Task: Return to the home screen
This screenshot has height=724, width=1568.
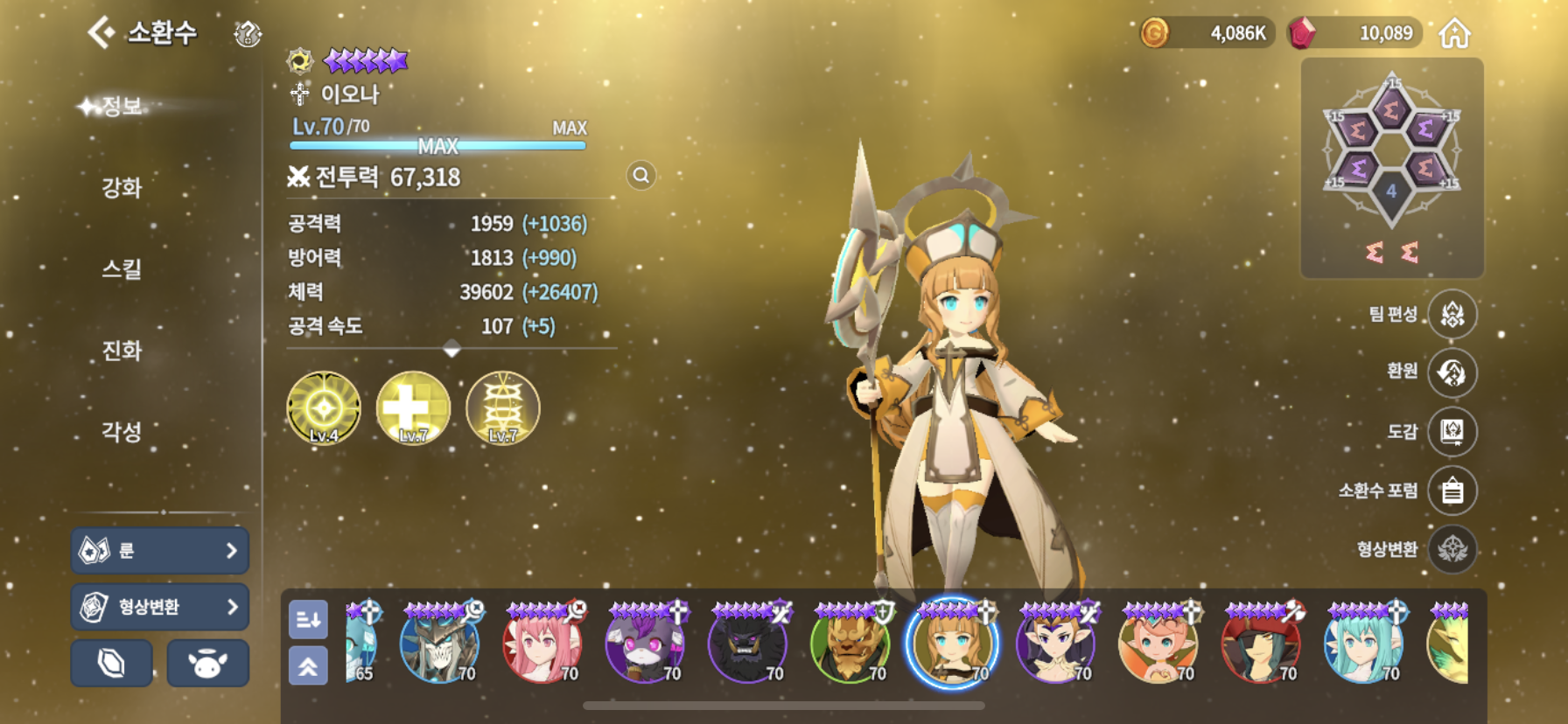Action: click(1454, 34)
